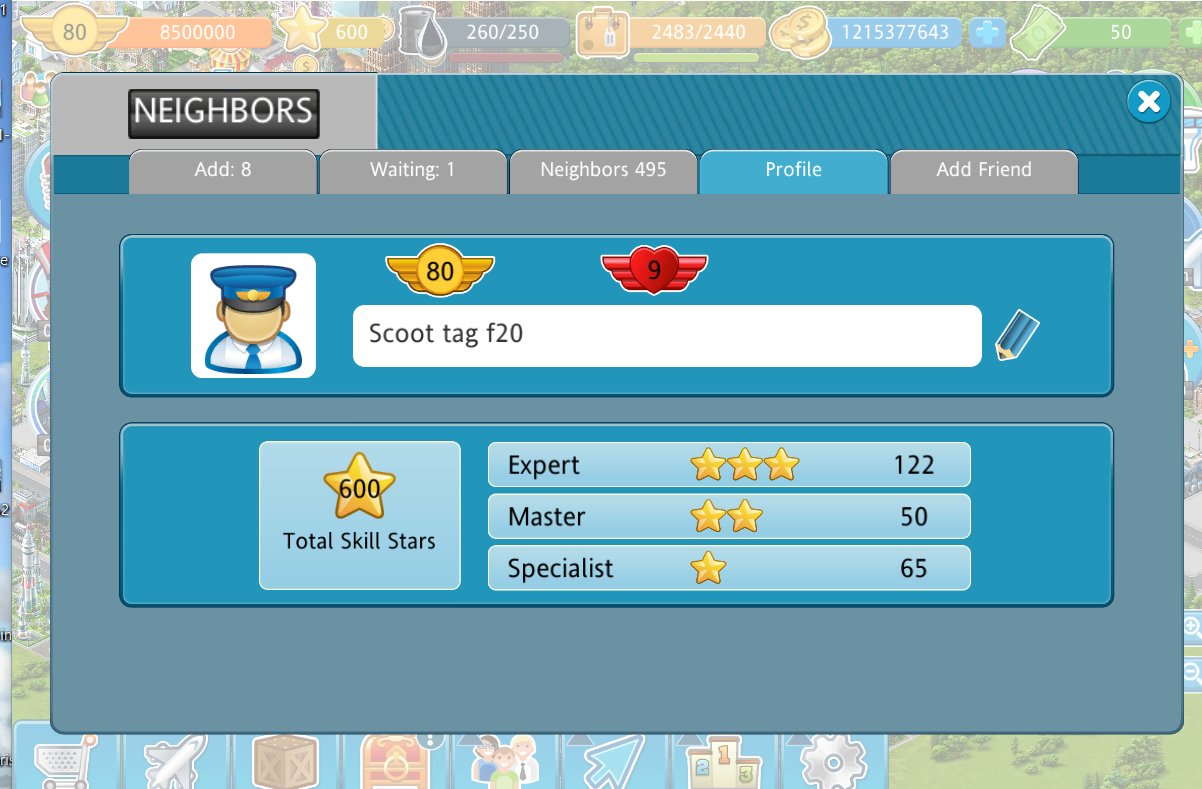Image resolution: width=1202 pixels, height=789 pixels.
Task: Select the Profile tab
Action: pyautogui.click(x=793, y=170)
